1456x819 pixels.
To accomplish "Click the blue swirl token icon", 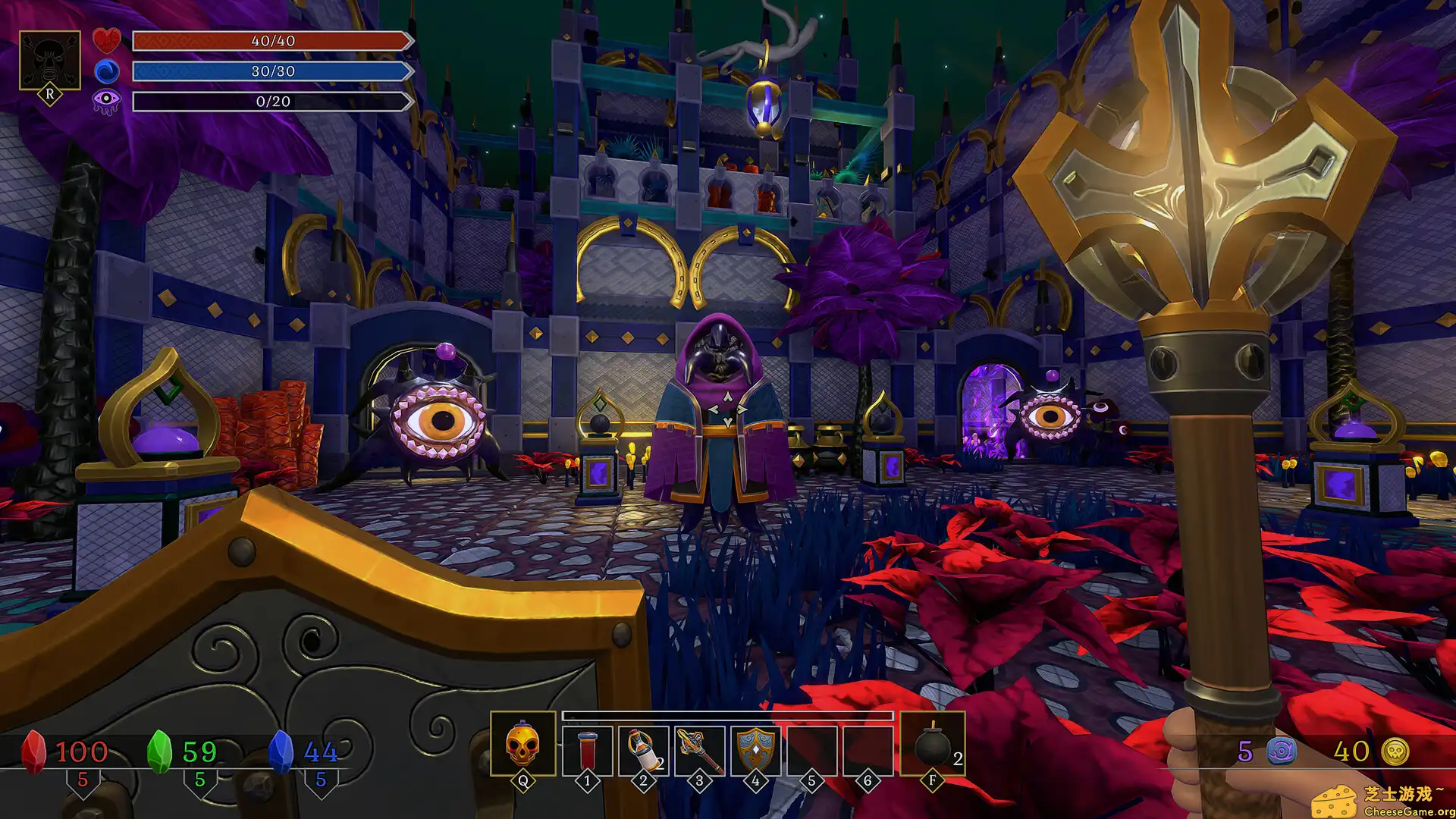I will click(1281, 752).
